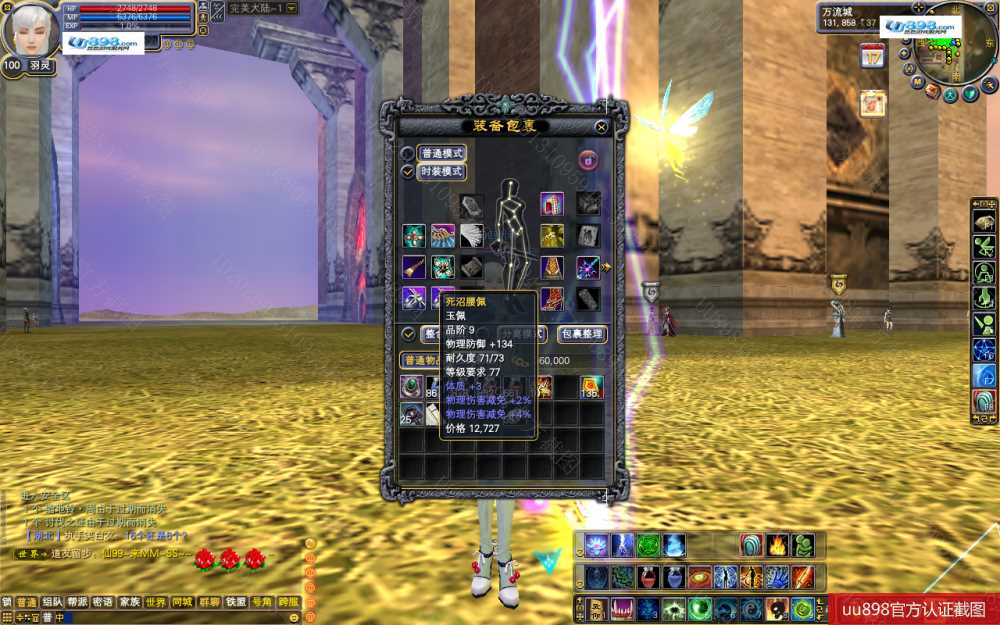The height and width of the screenshot is (625, 1000).
Task: Select the family chat tab (家族)
Action: (130, 603)
